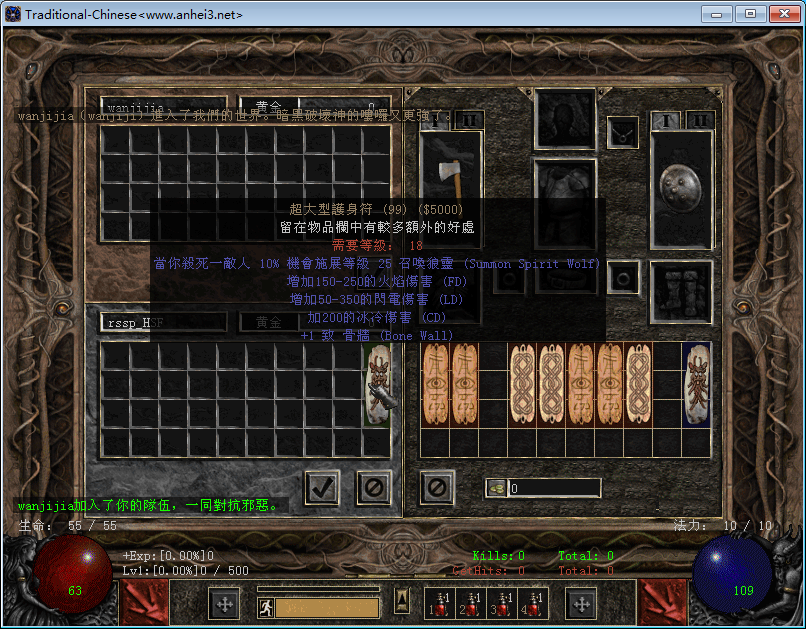The width and height of the screenshot is (806, 629).
Task: Click the gold coins button in inventory
Action: coord(497,489)
